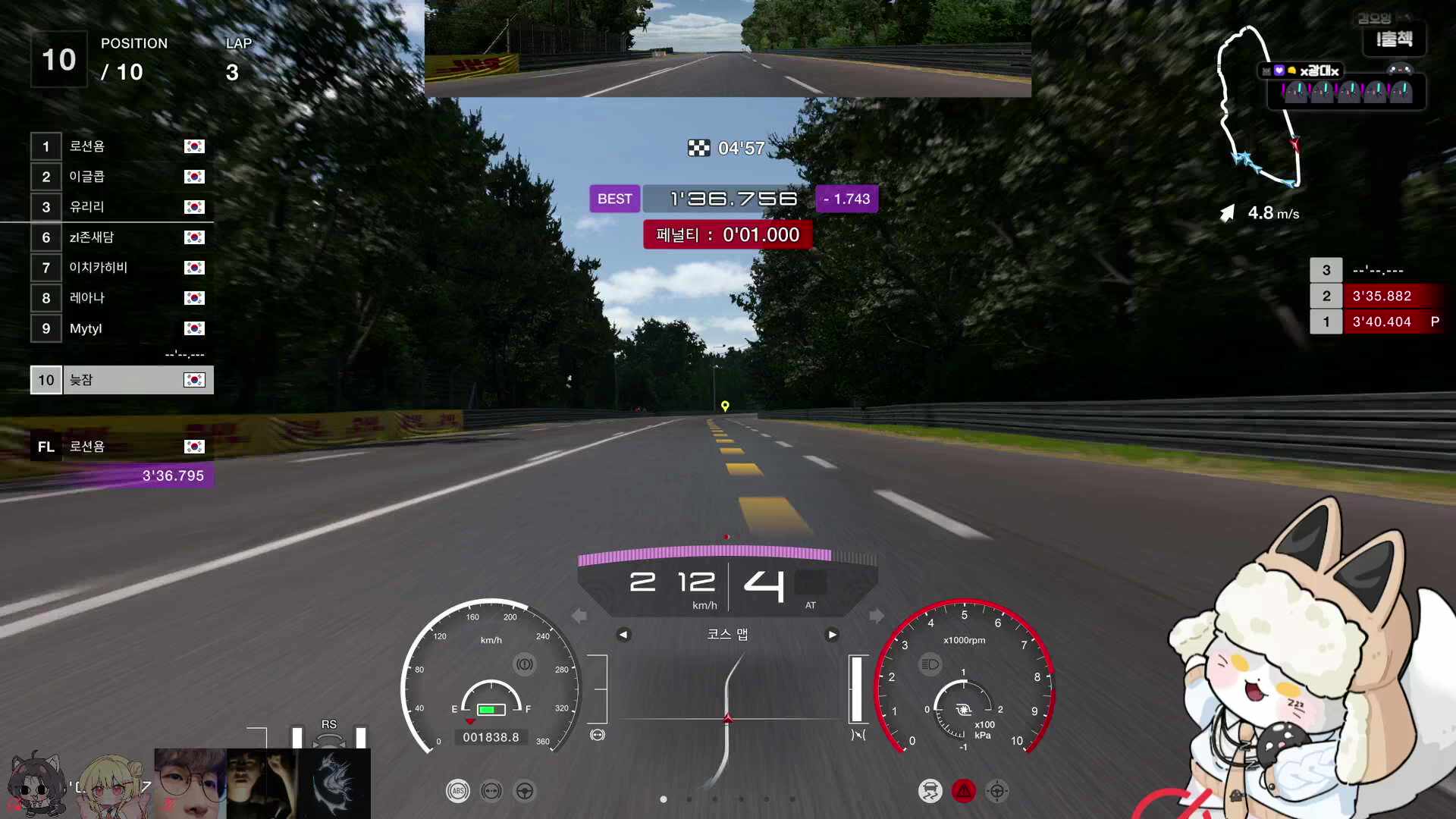
Task: Select 유리리 in the standings list
Action: click(121, 207)
